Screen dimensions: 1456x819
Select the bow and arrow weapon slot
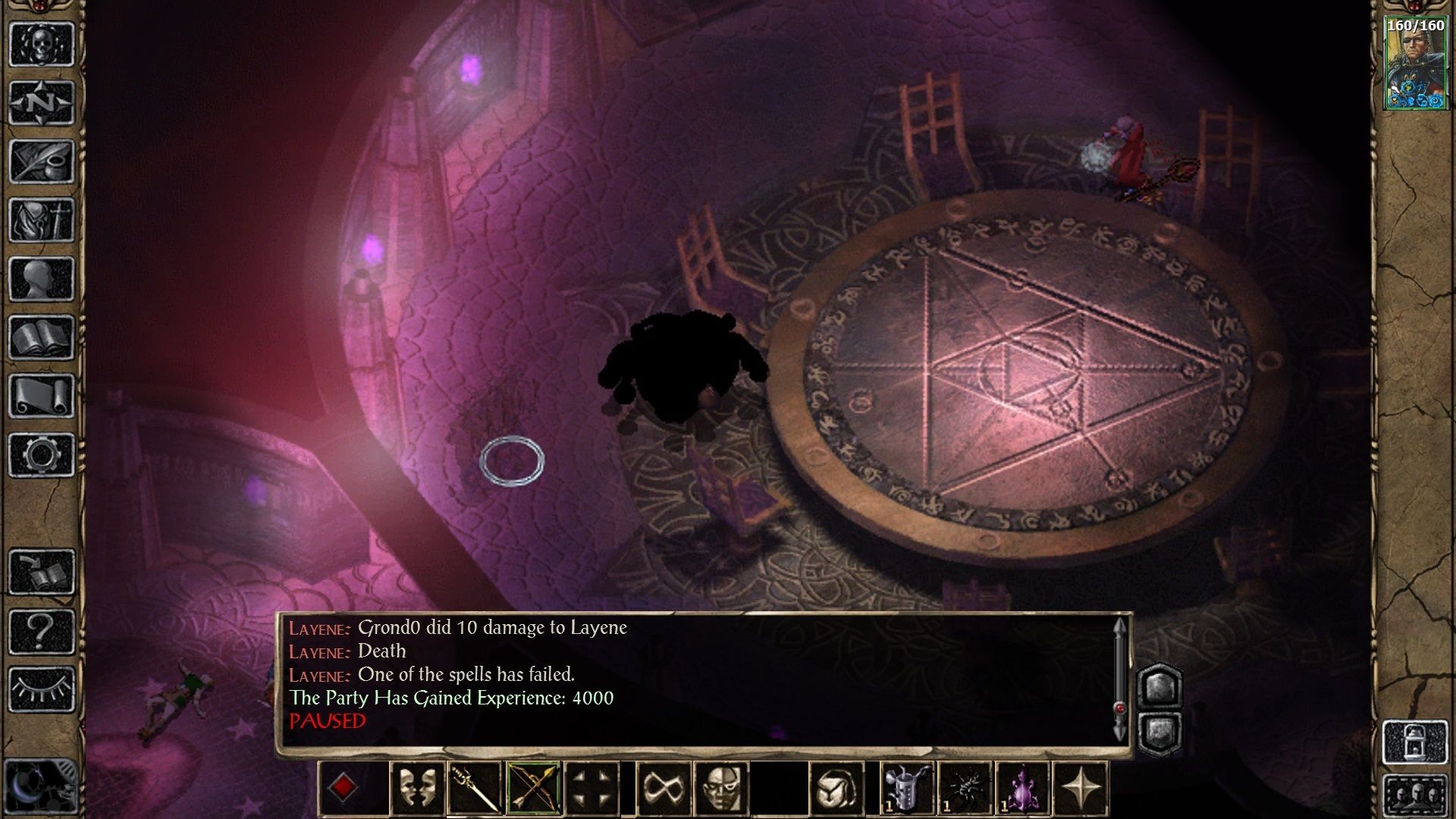(533, 788)
